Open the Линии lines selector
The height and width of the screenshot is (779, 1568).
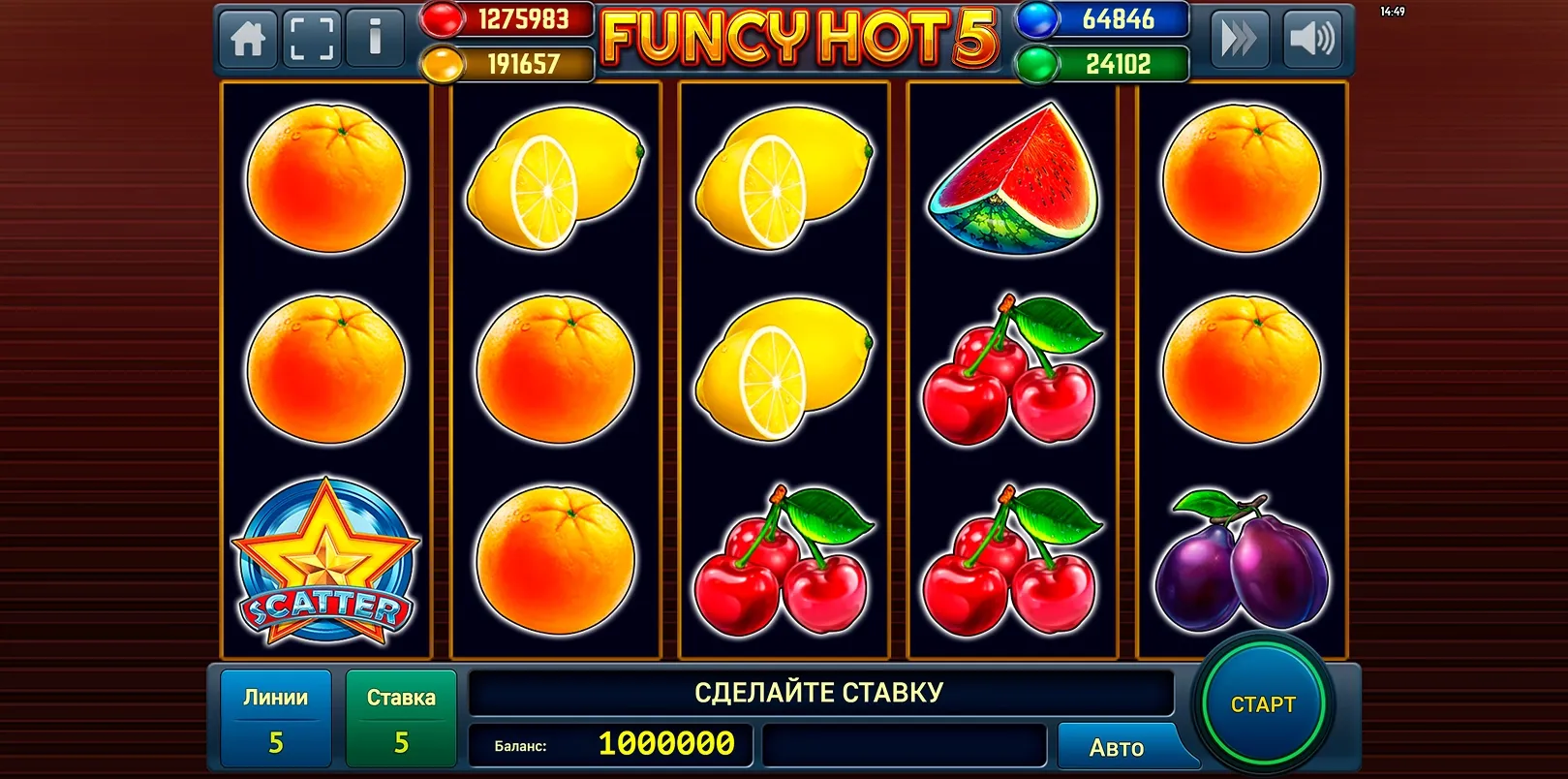click(x=278, y=717)
